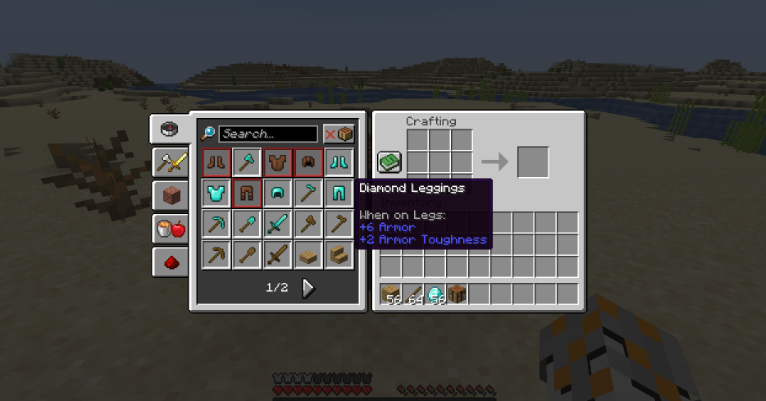This screenshot has height=401, width=766.
Task: Select the diamond axe recipe
Action: (246, 161)
